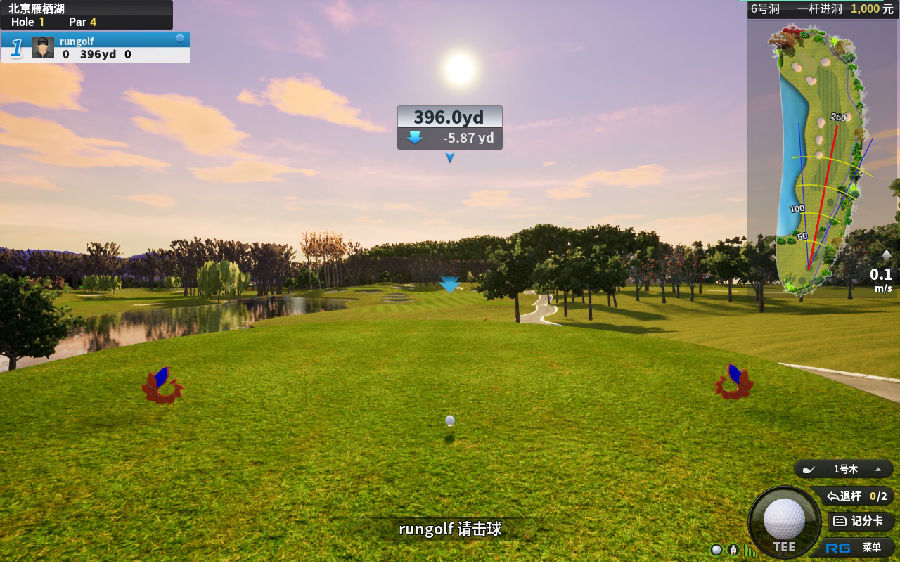Viewport: 900px width, 562px height.
Task: Open the 记分卡 scorecard
Action: (859, 521)
